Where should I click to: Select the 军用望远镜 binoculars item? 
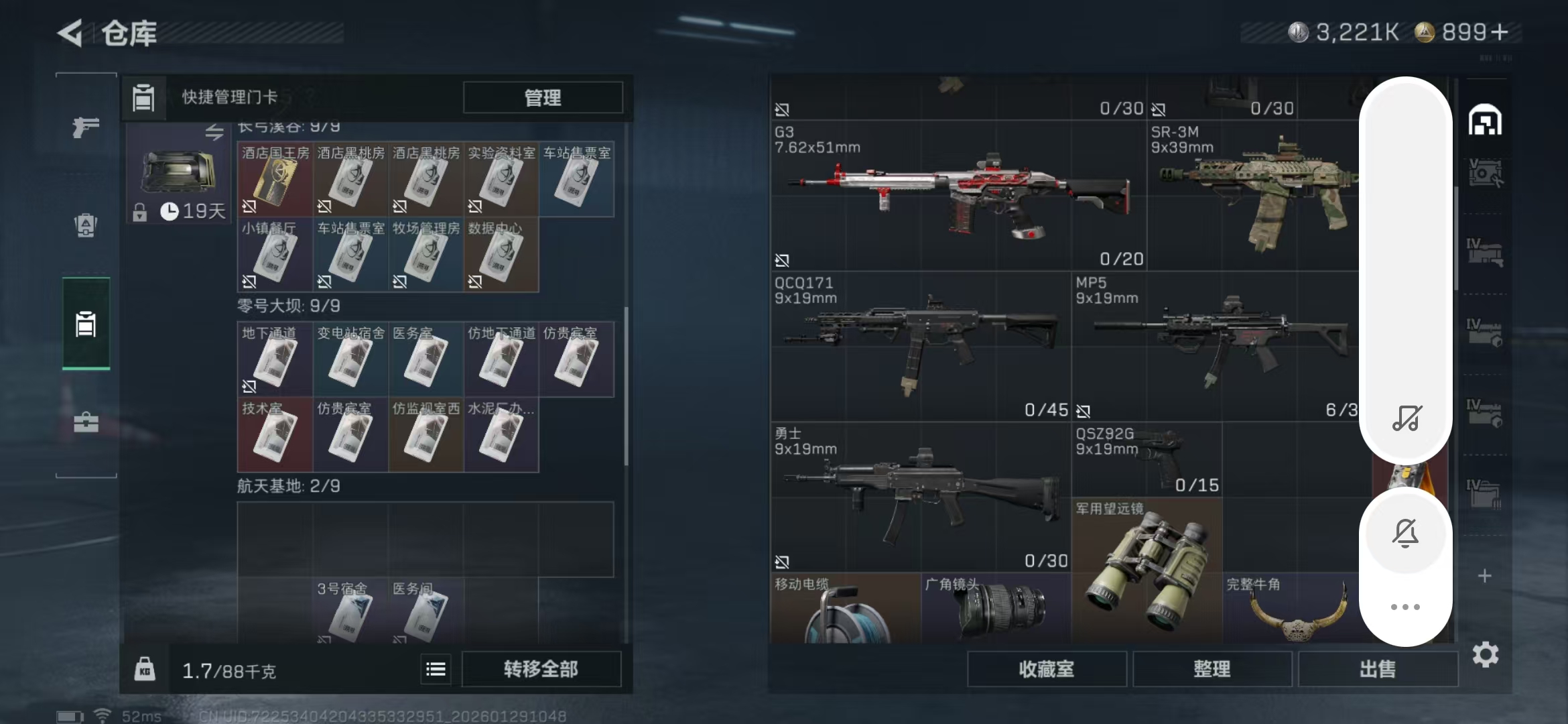1146,570
